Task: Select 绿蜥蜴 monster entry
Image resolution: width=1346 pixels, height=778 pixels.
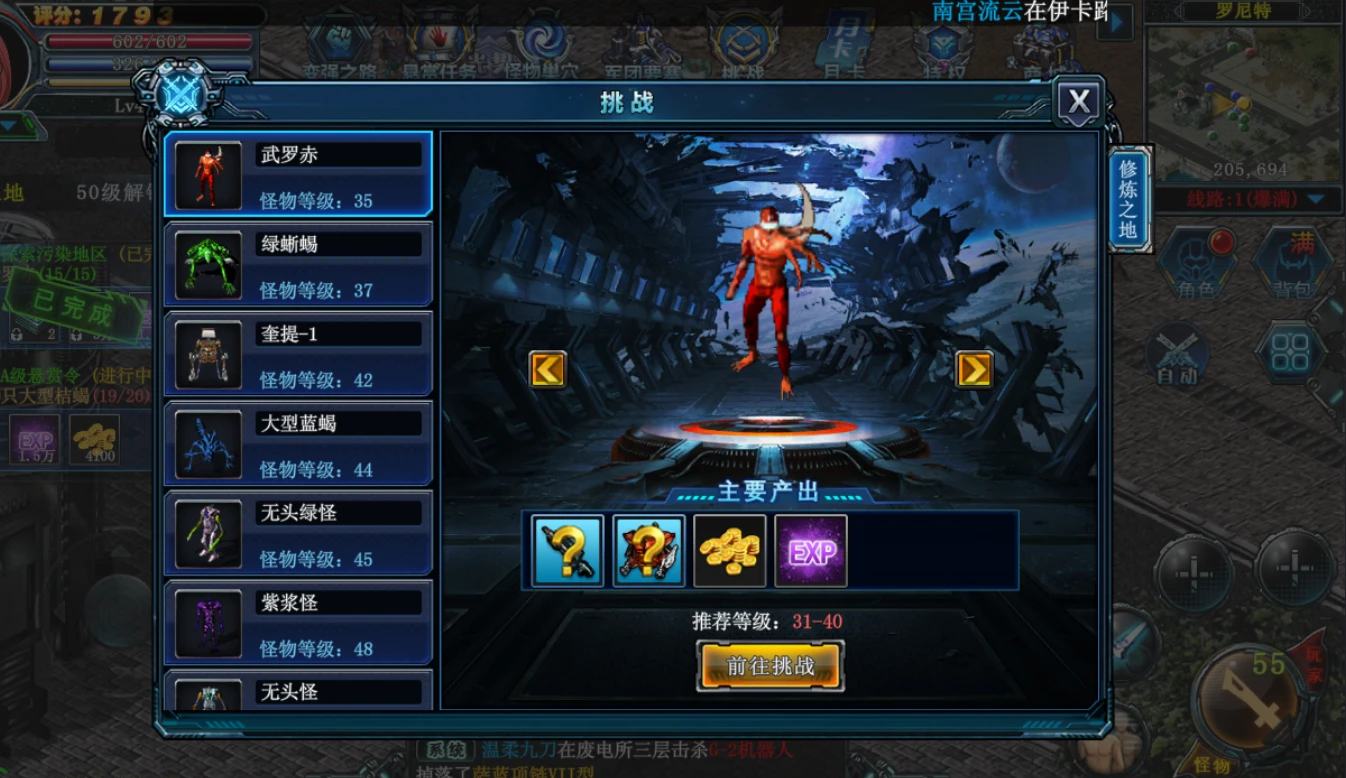Action: pyautogui.click(x=298, y=264)
